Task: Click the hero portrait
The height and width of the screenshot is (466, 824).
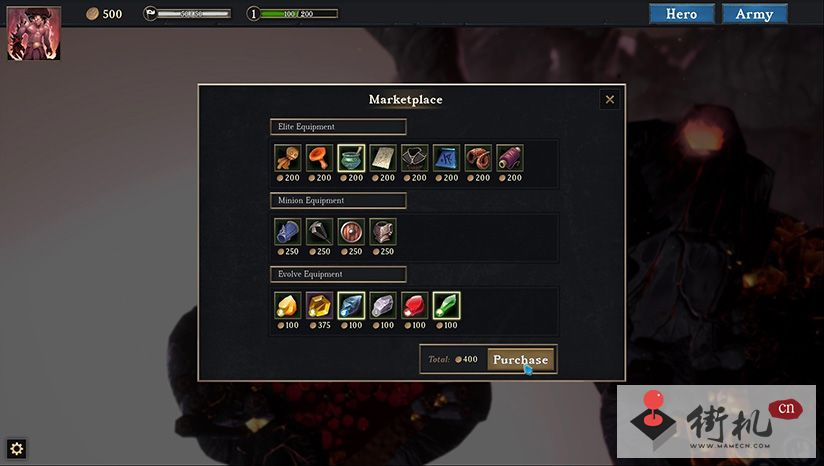Action: click(34, 33)
